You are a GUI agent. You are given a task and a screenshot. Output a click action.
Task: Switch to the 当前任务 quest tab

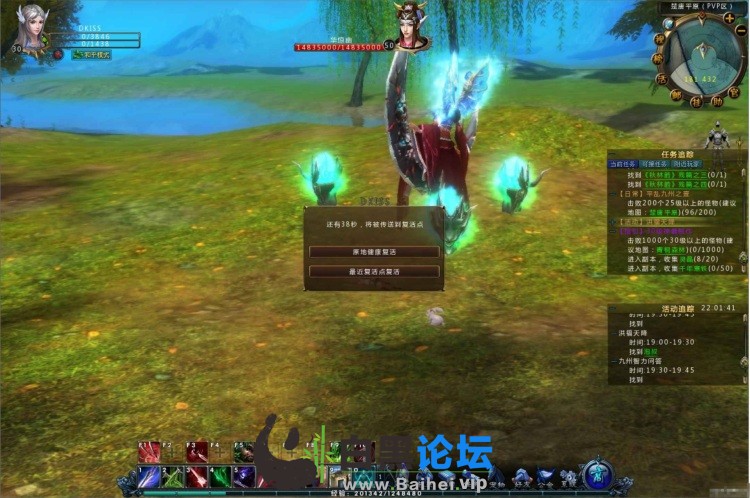tap(622, 163)
